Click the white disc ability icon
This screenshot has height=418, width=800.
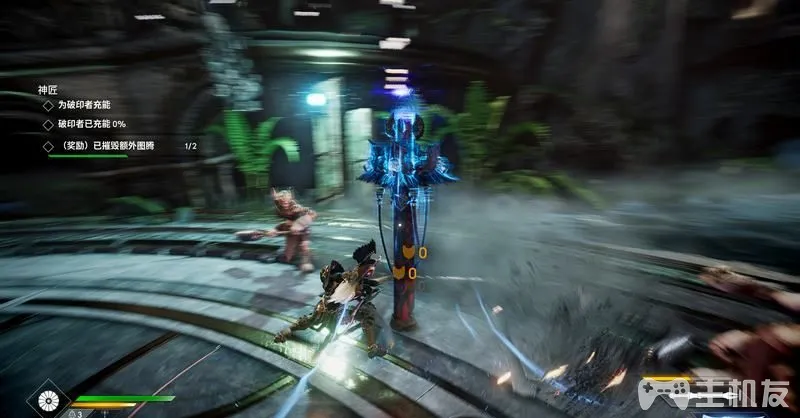(x=48, y=402)
